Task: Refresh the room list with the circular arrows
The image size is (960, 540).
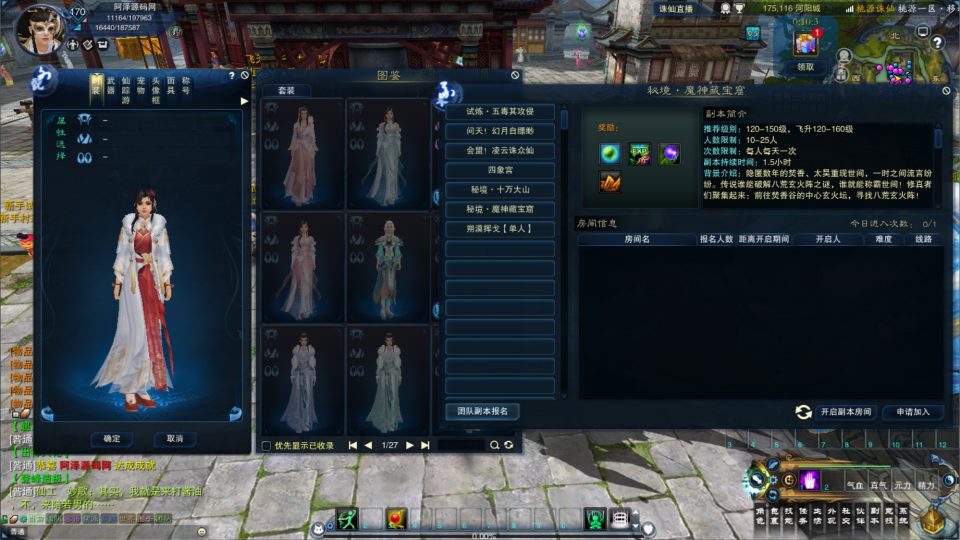Action: [x=802, y=412]
